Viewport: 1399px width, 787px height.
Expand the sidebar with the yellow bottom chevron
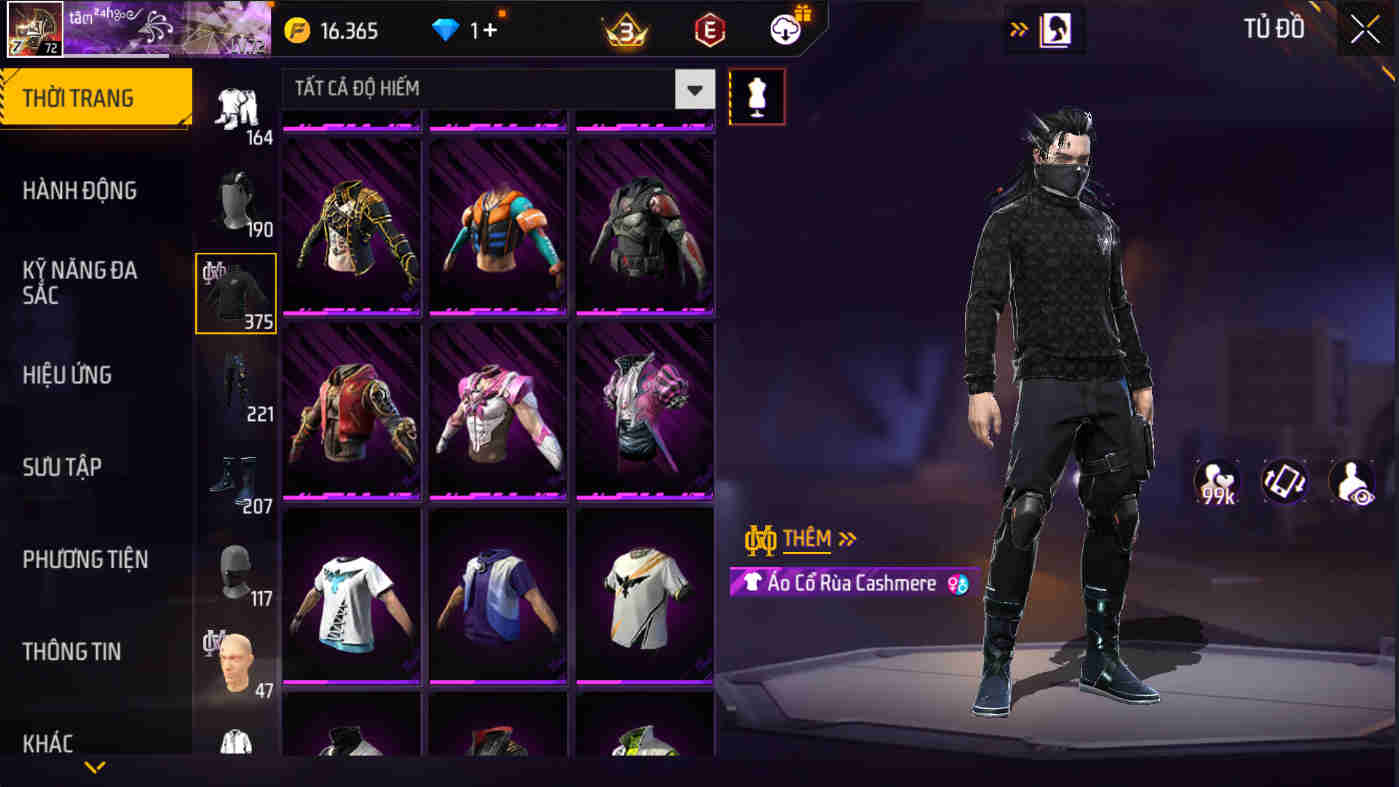click(95, 766)
